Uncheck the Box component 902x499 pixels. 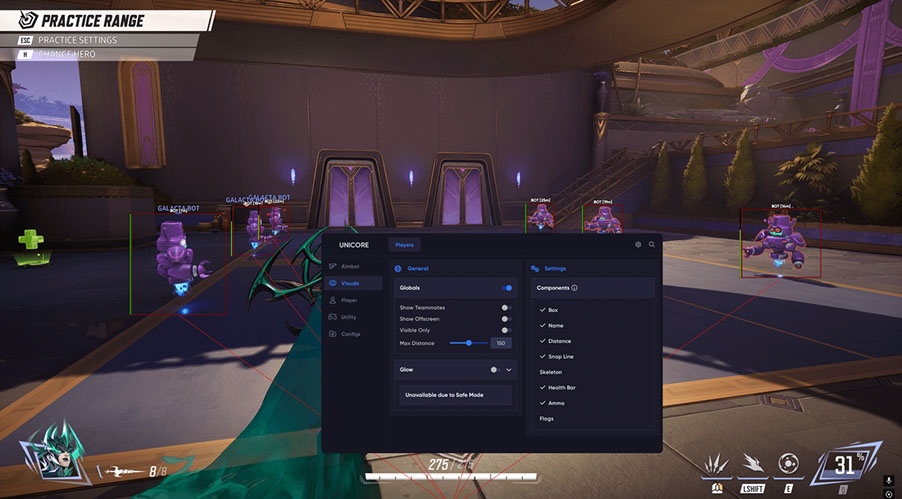coord(553,310)
